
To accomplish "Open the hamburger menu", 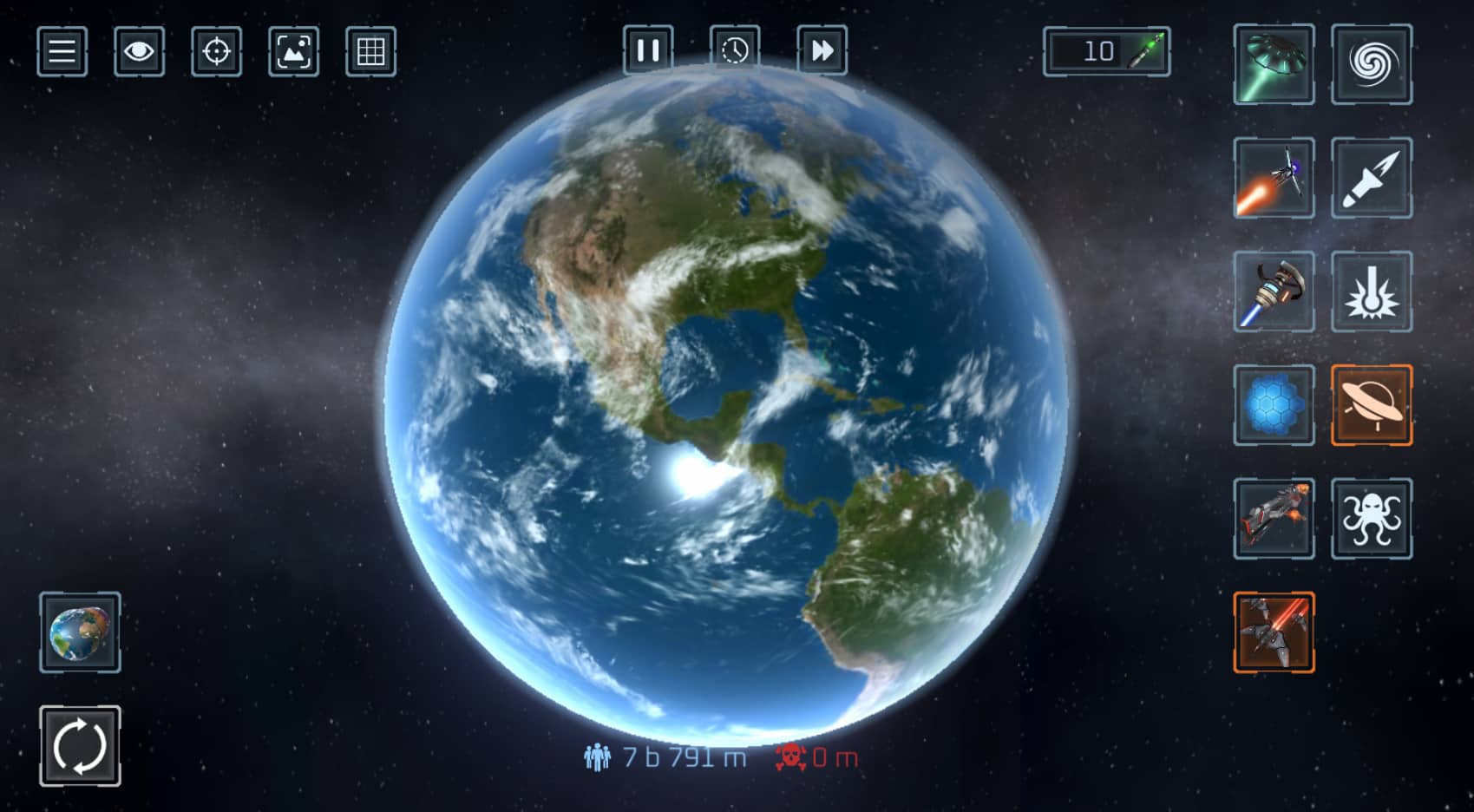I will tap(61, 52).
